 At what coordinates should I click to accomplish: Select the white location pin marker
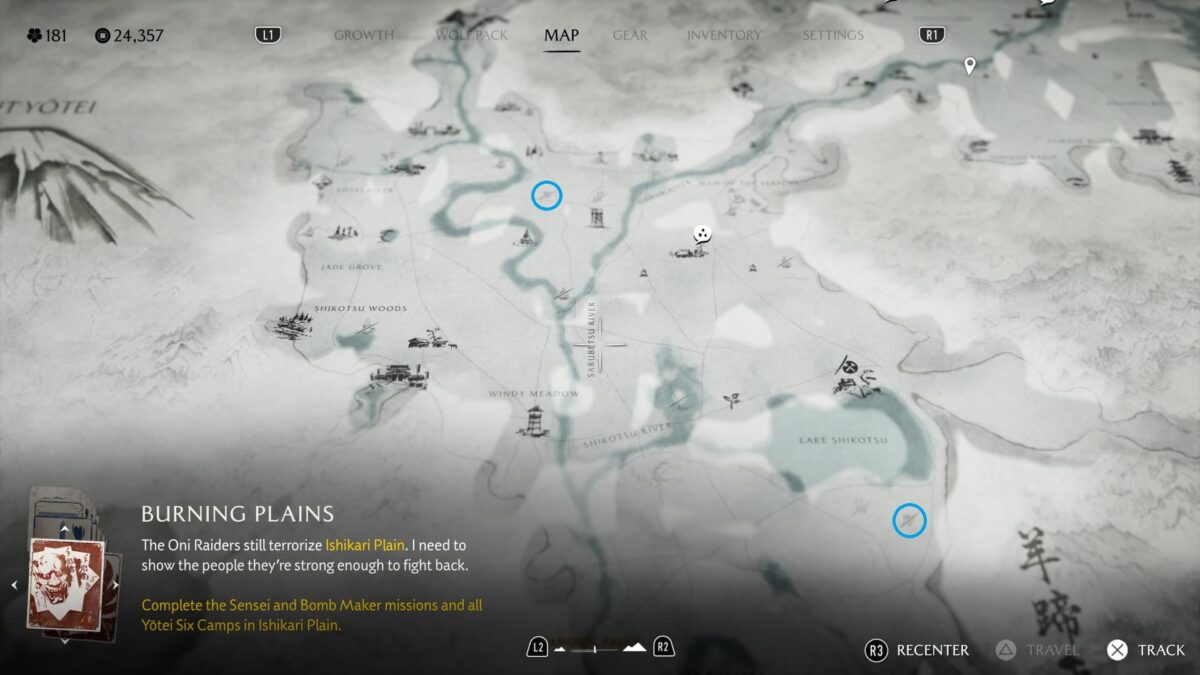(x=968, y=66)
